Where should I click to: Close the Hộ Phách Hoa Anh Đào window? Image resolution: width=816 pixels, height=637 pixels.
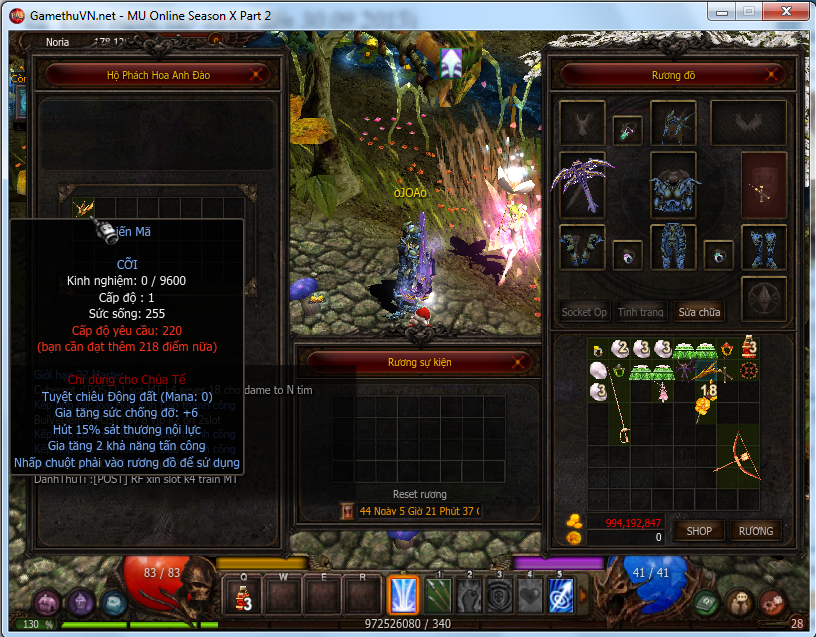(258, 74)
